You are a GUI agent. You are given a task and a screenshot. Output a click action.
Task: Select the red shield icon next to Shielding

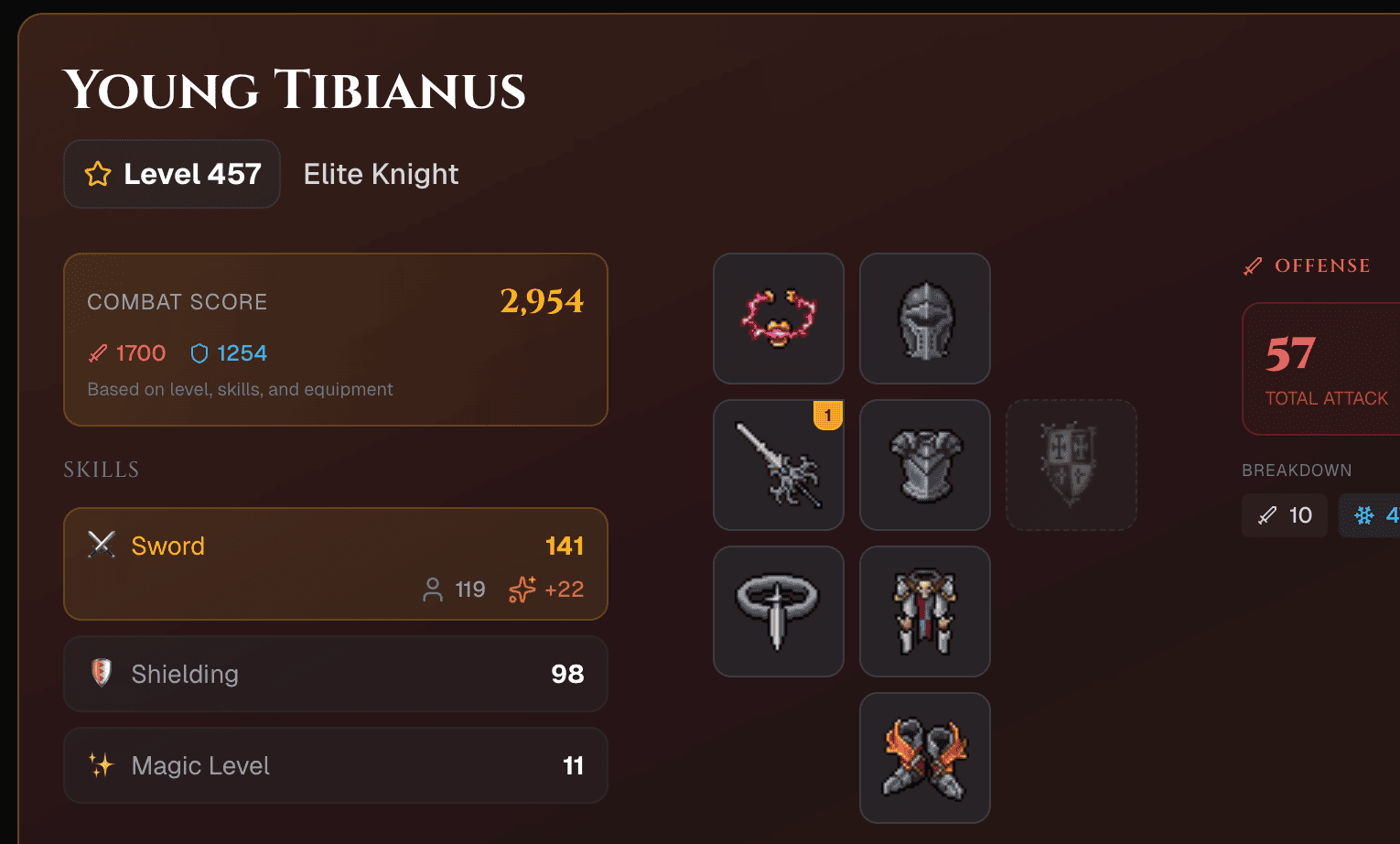[102, 674]
